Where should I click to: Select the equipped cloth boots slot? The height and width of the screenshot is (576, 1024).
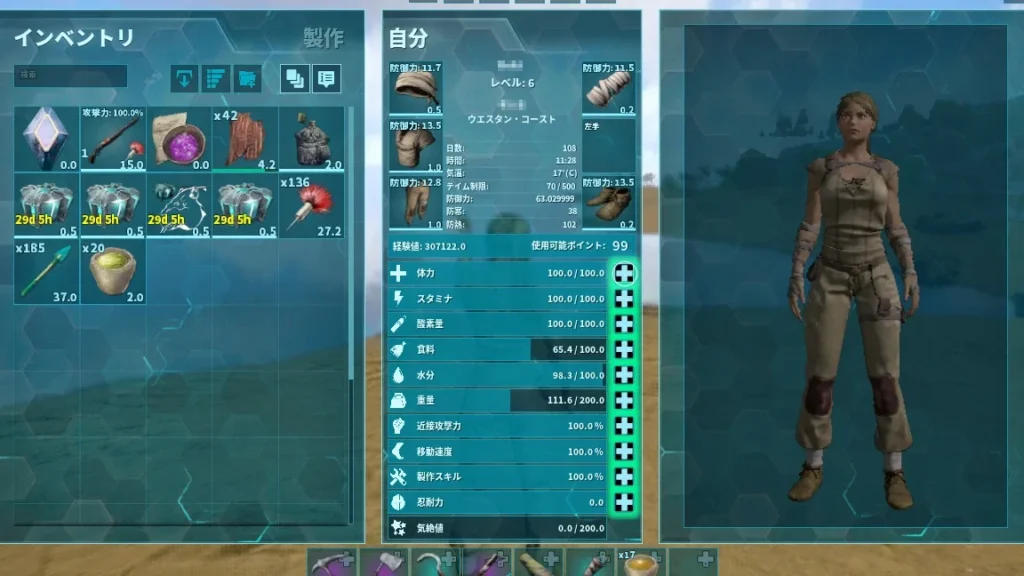click(609, 205)
